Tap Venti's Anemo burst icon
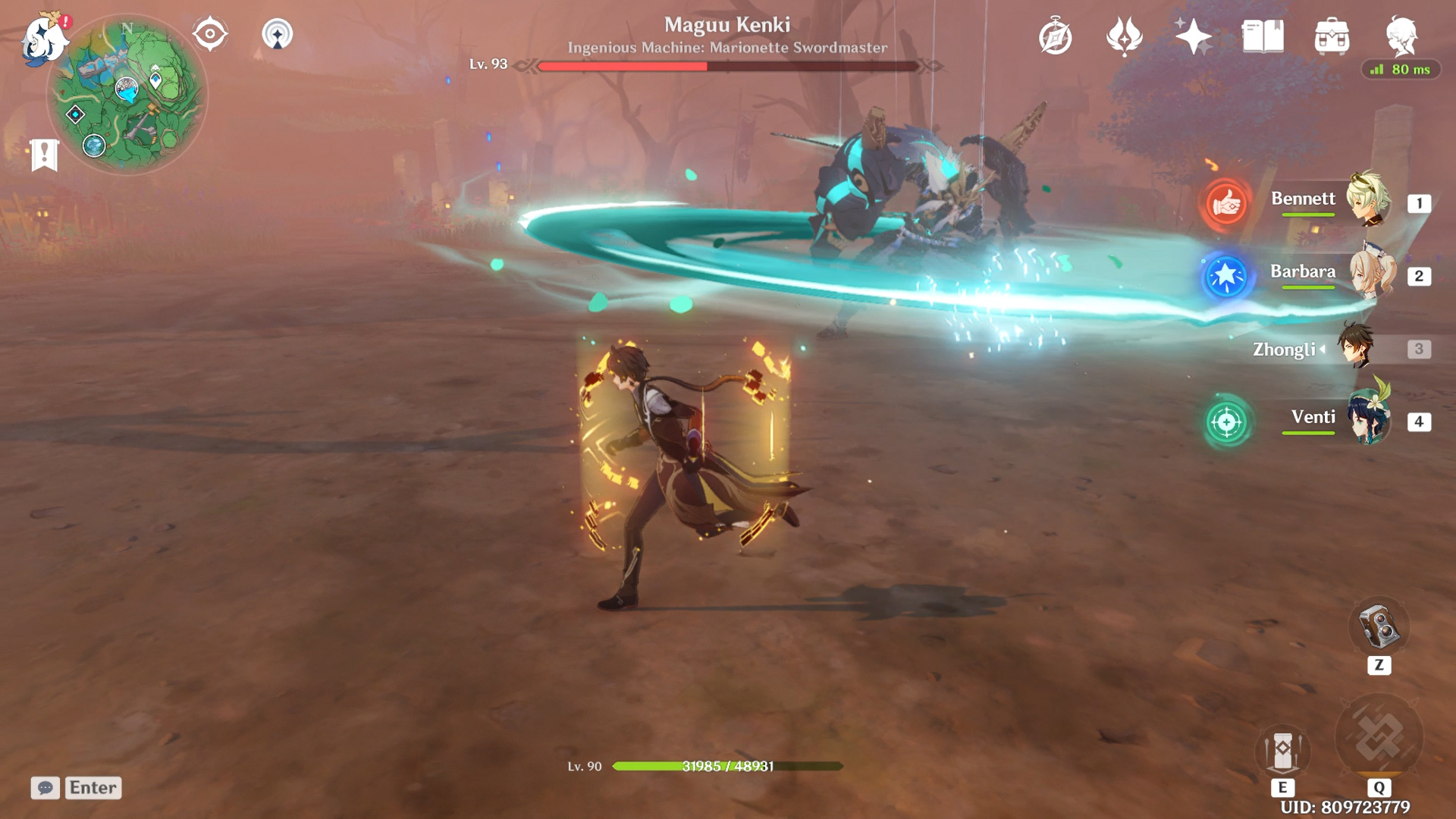Screen dimensions: 1456x819 click(1227, 422)
